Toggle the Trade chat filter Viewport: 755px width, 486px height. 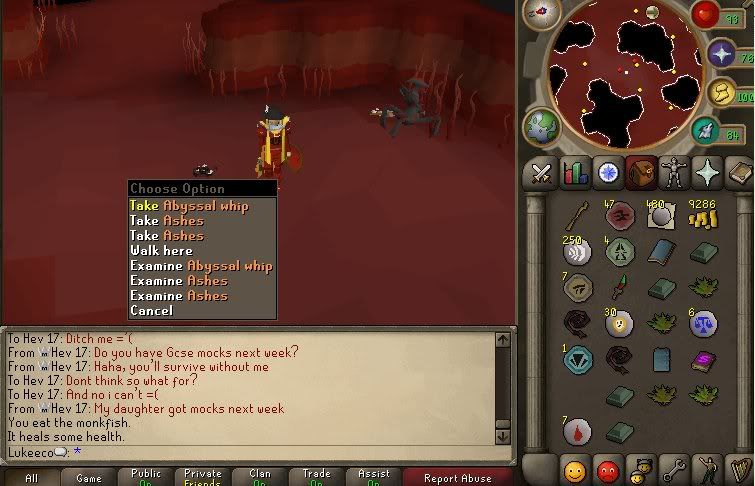pyautogui.click(x=317, y=478)
